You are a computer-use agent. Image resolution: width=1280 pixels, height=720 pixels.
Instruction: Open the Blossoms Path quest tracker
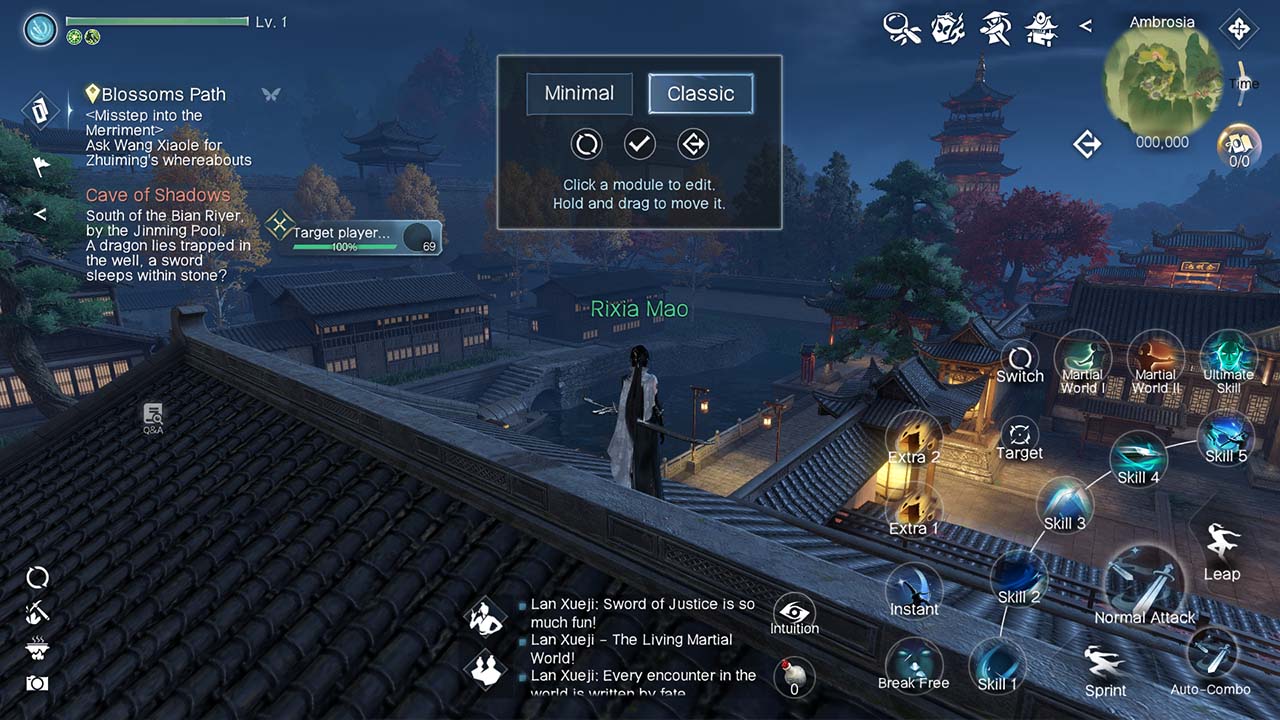(163, 94)
